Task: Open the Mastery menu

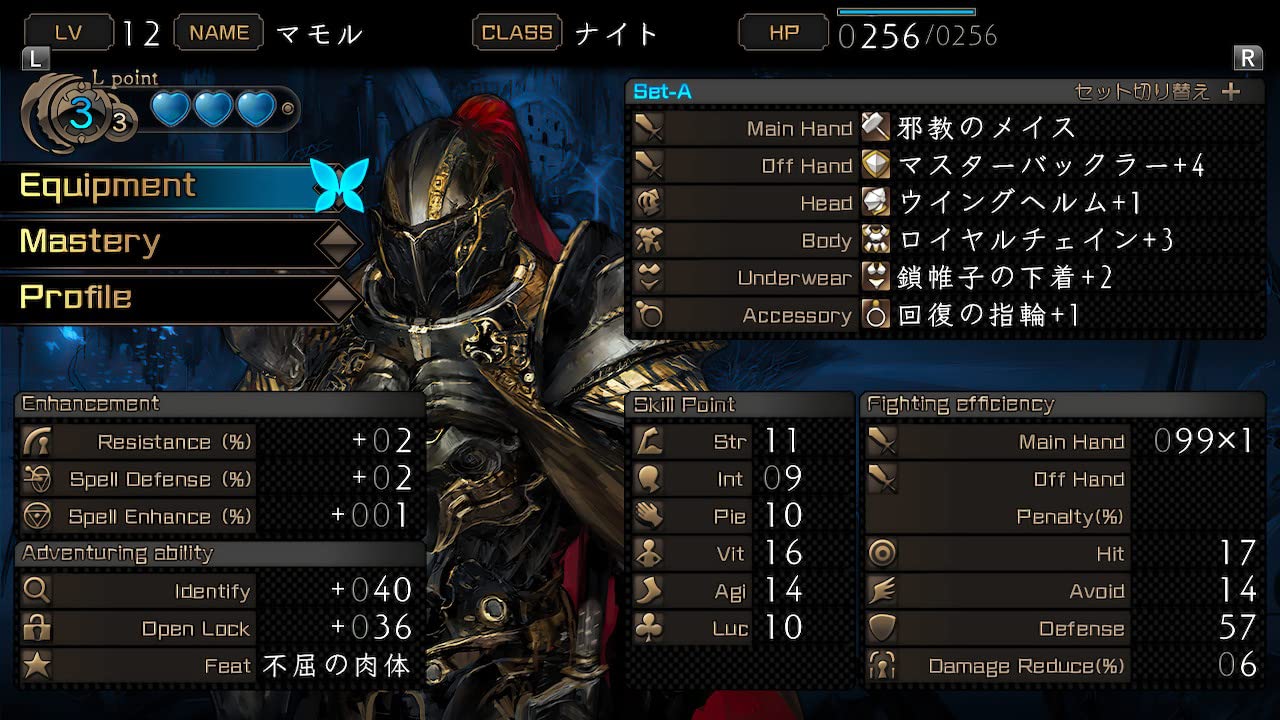Action: point(90,242)
